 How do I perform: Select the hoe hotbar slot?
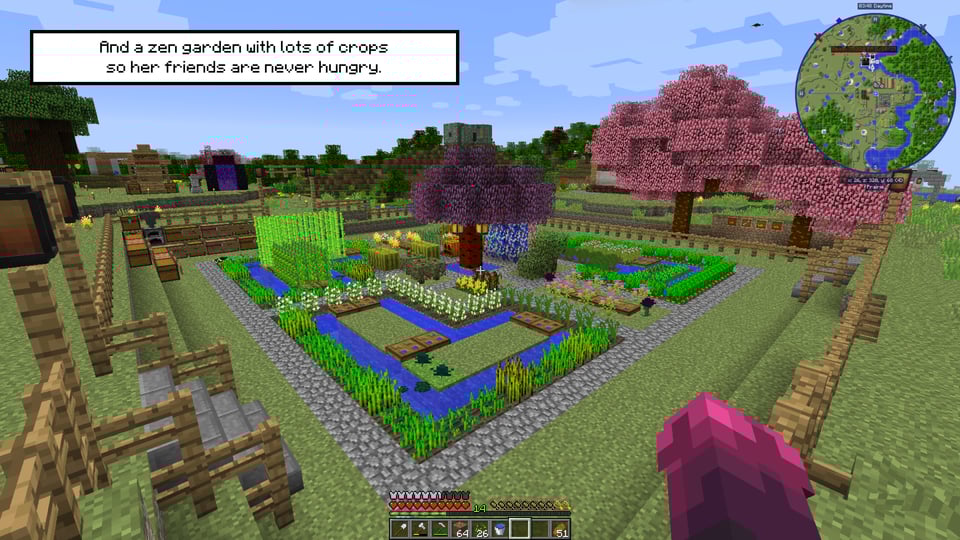[x=440, y=528]
